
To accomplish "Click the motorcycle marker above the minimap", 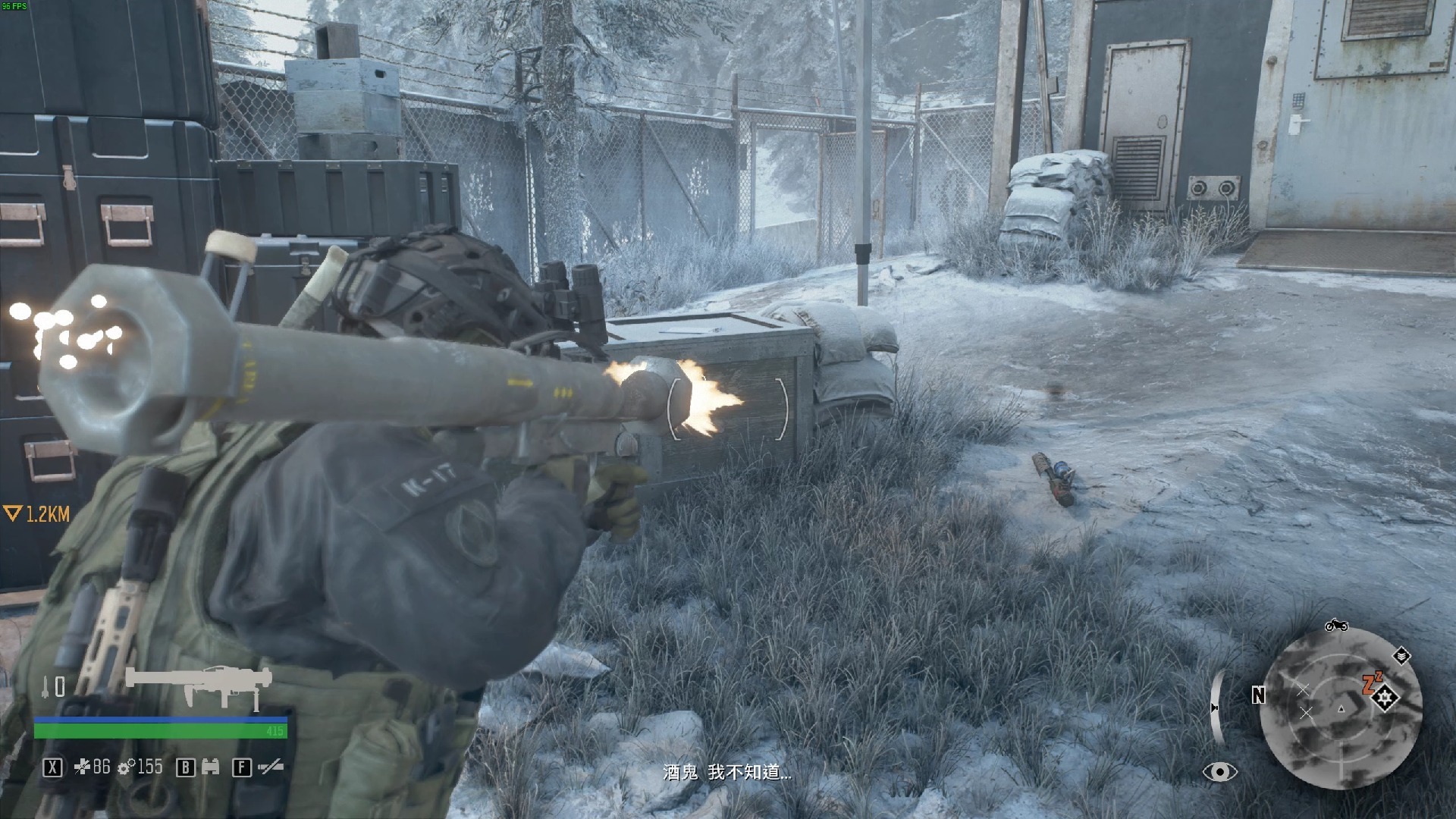I will pyautogui.click(x=1335, y=626).
